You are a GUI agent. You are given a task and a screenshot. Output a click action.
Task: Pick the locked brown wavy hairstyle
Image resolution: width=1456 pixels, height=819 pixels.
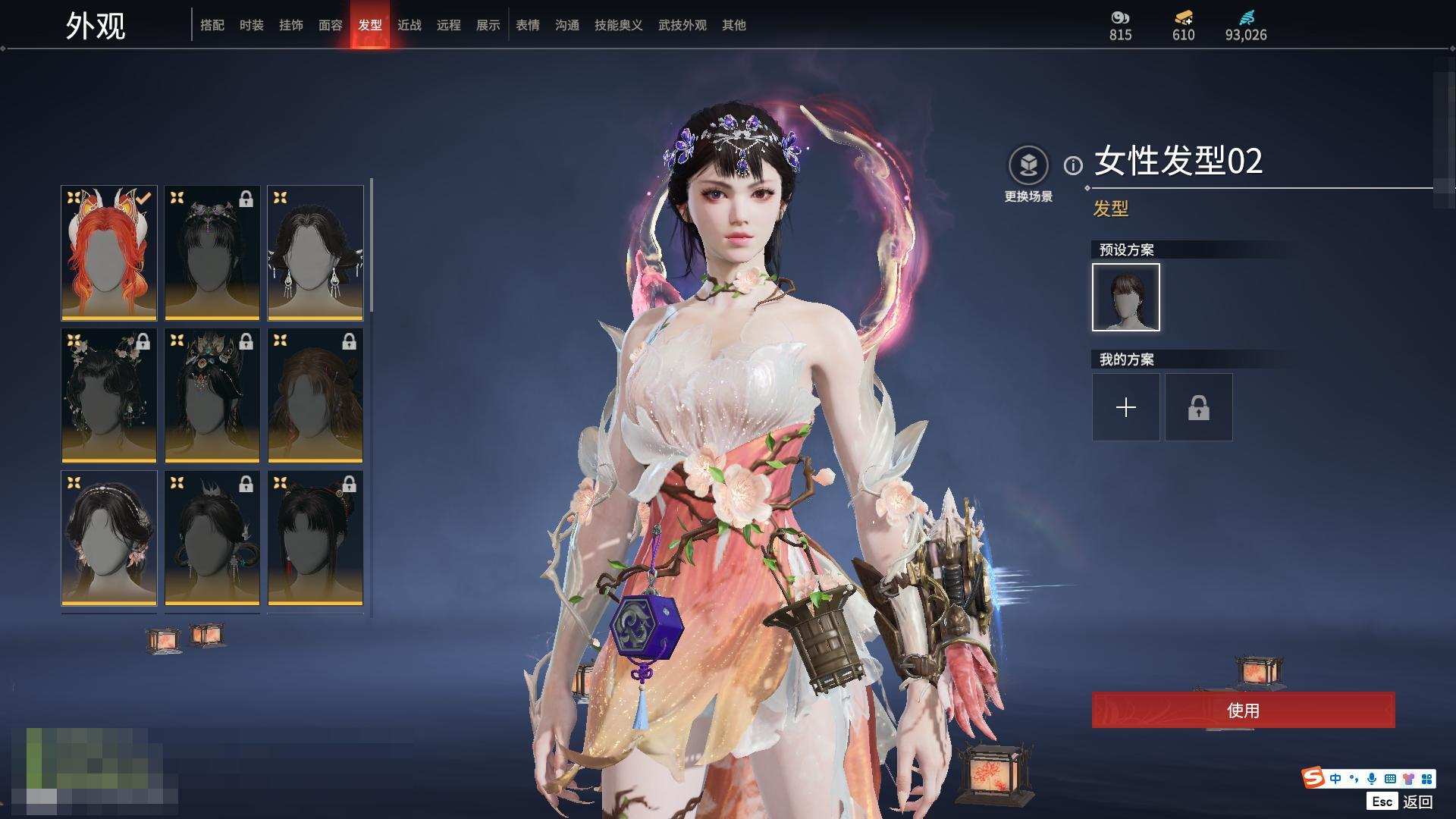coord(315,395)
